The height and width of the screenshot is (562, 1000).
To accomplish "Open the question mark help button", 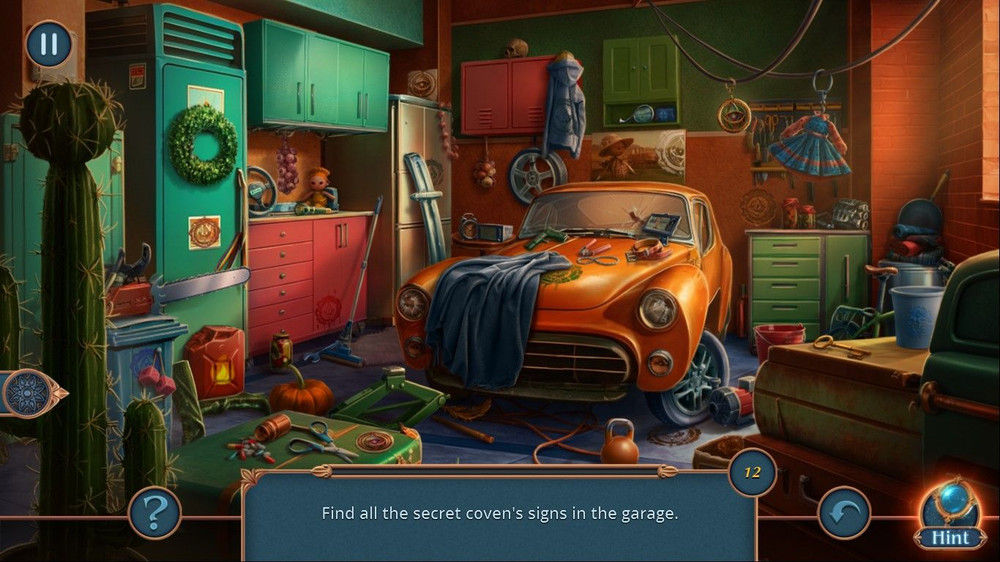I will 155,513.
